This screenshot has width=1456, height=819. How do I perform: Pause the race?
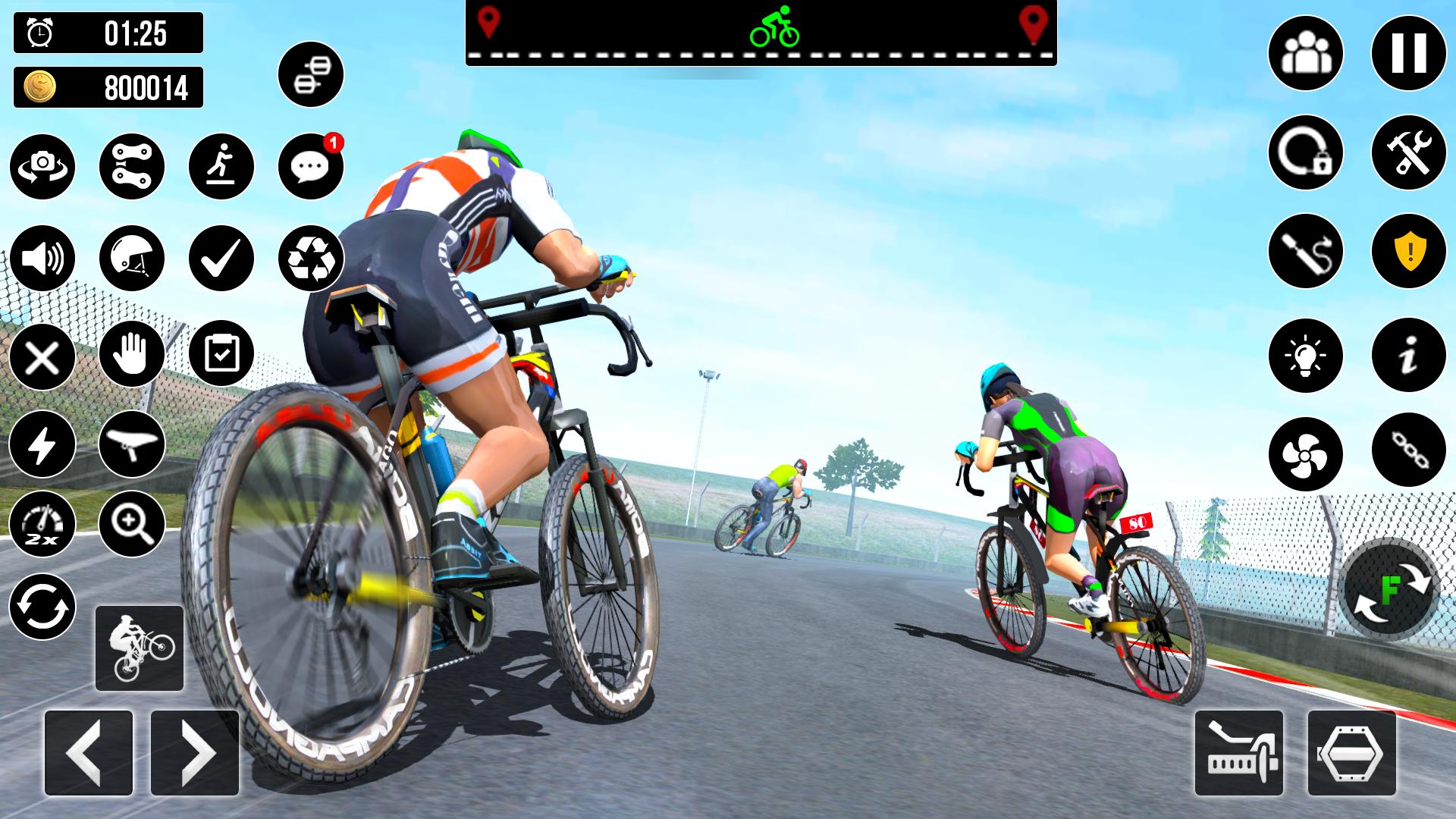point(1408,53)
